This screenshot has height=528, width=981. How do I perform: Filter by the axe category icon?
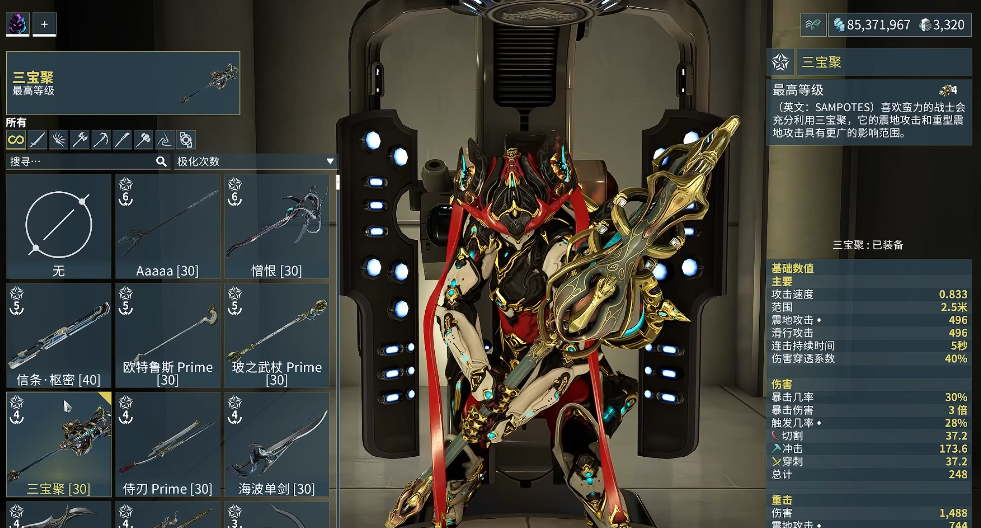(x=79, y=140)
